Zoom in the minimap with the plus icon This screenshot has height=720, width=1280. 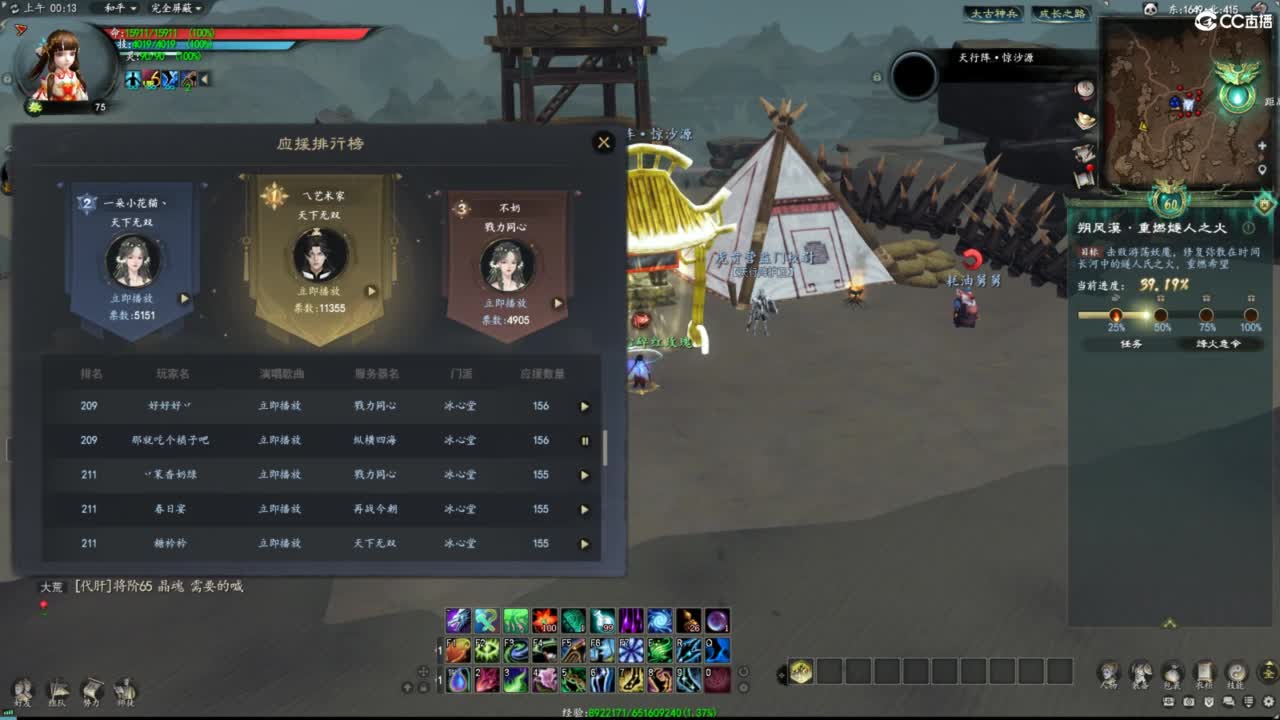pyautogui.click(x=1260, y=146)
